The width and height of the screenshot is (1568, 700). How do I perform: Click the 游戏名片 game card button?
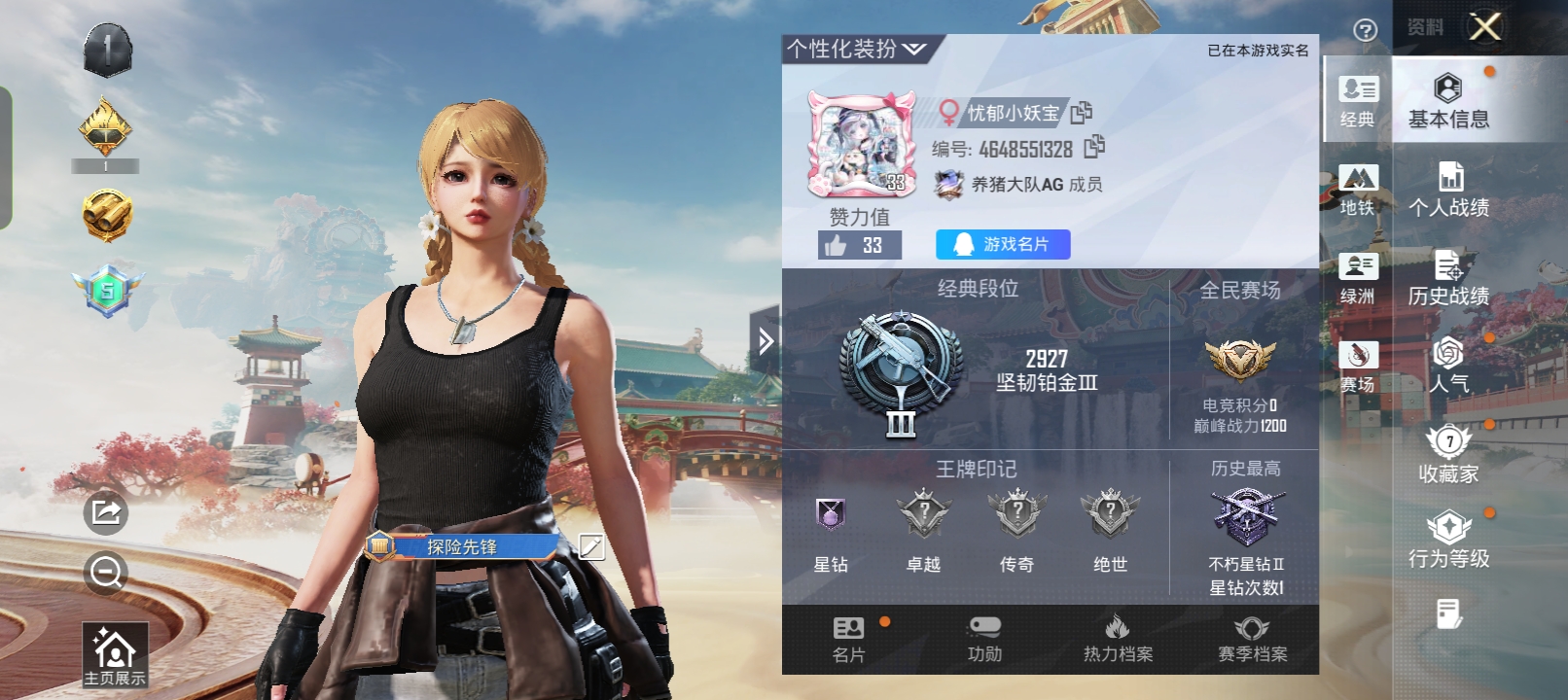(1001, 244)
